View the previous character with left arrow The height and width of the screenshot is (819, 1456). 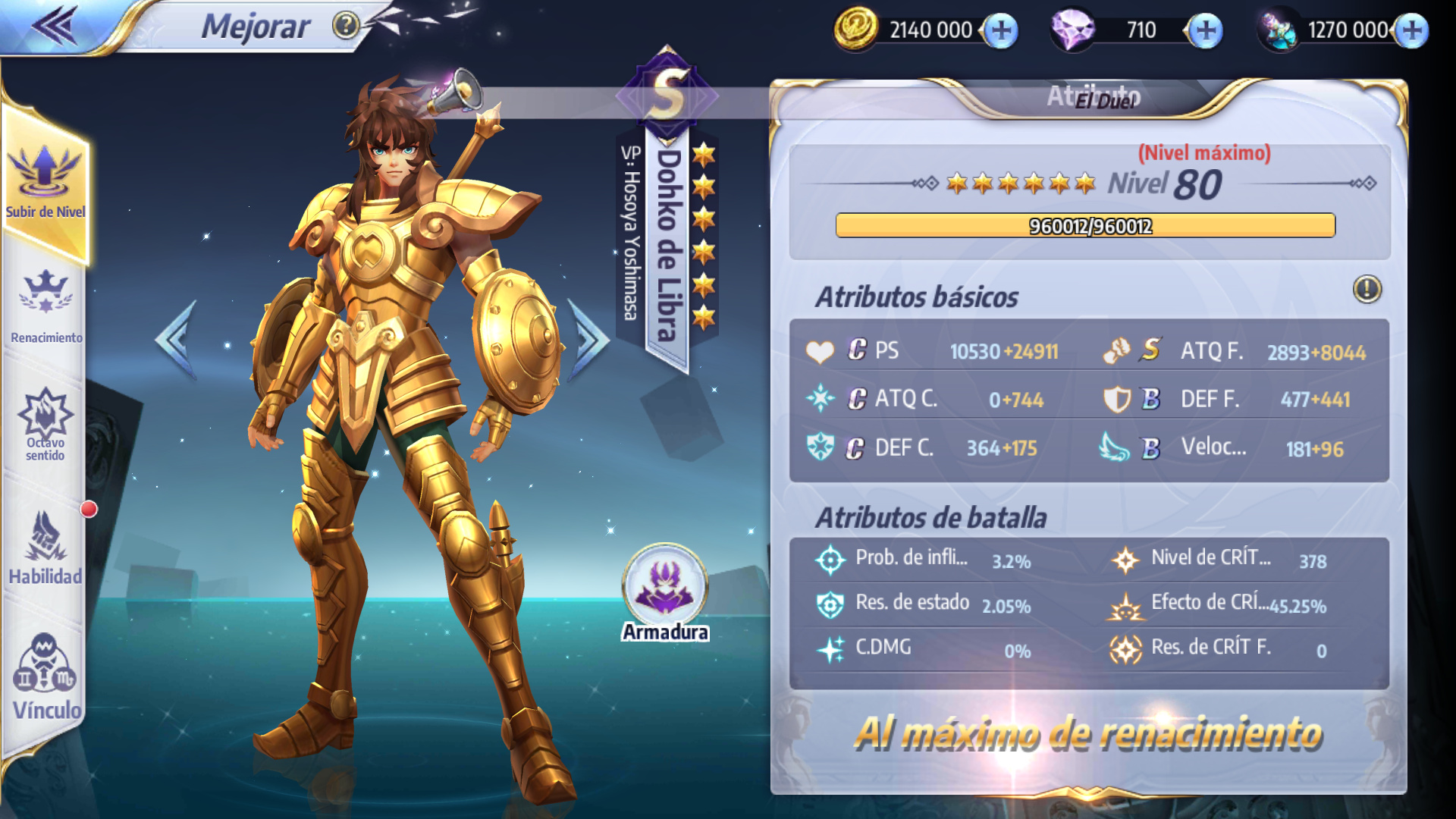(177, 339)
